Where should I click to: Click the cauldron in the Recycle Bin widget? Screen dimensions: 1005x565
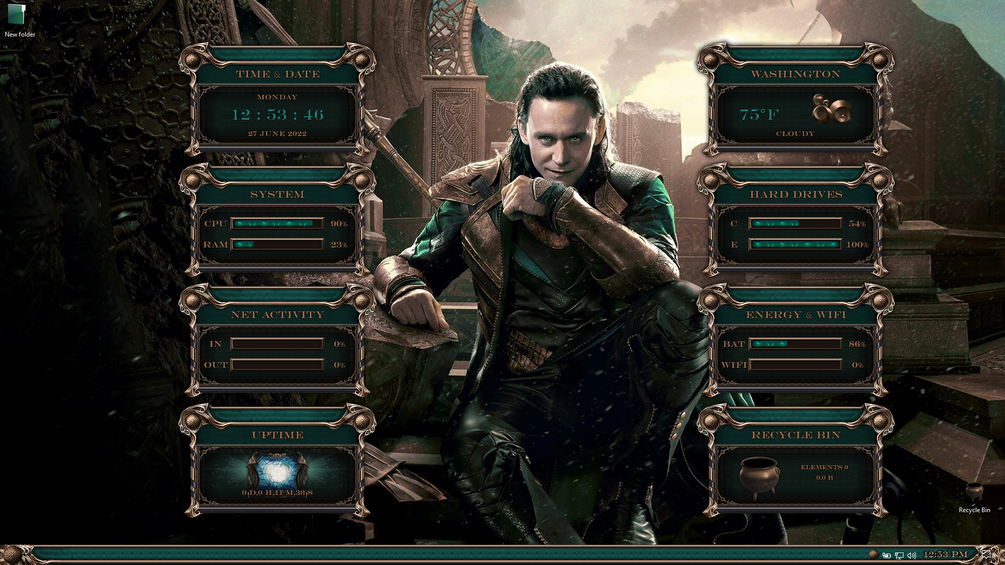(x=759, y=477)
